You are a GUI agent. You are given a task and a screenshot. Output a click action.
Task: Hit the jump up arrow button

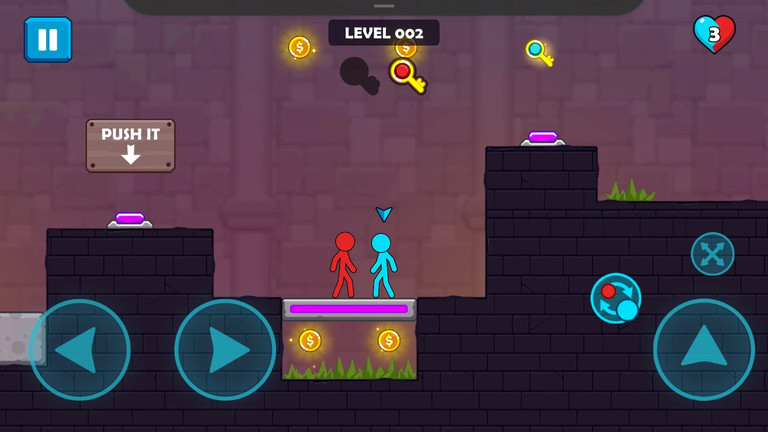(704, 349)
